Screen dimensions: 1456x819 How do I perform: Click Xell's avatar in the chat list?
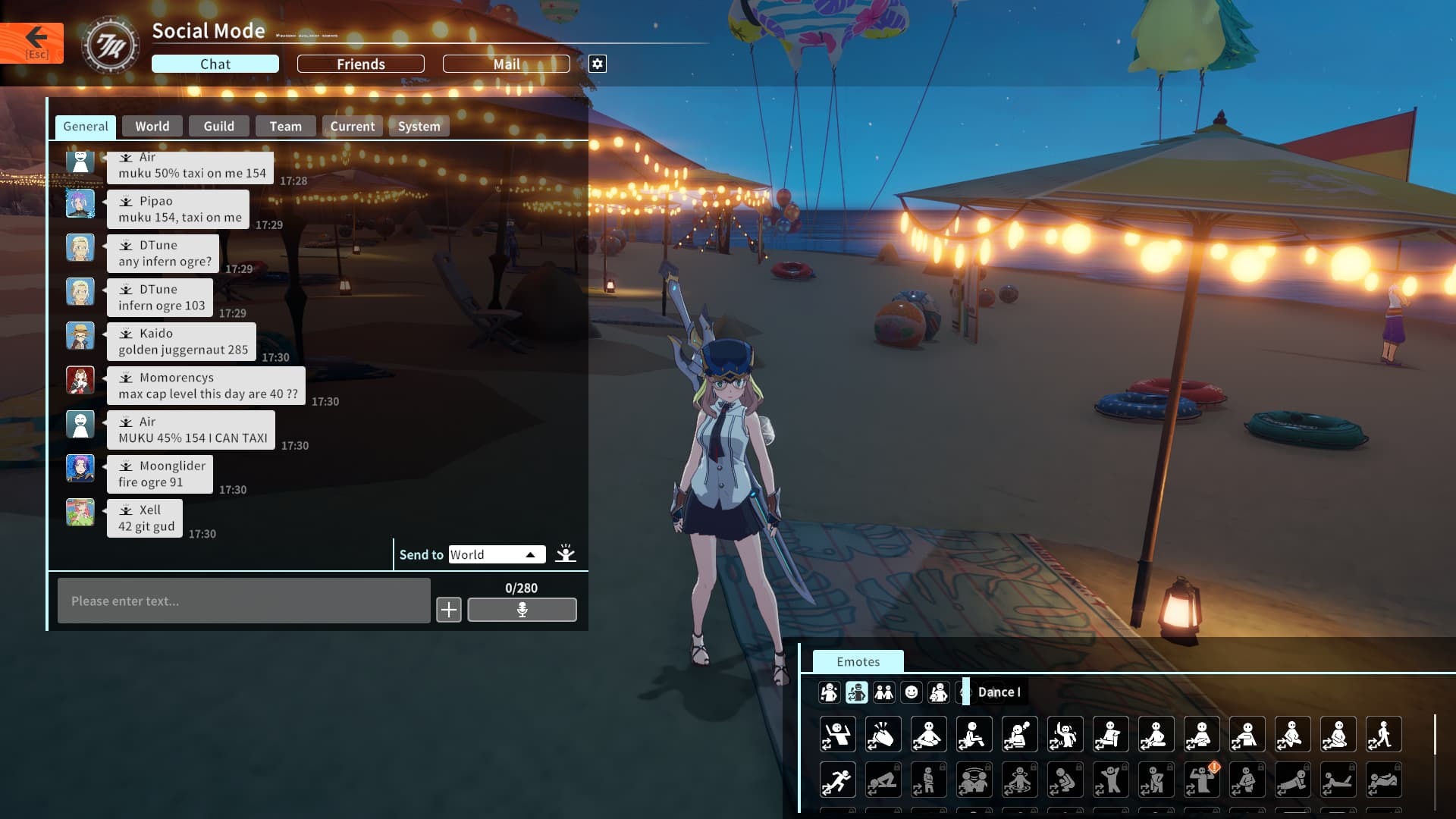[x=80, y=513]
